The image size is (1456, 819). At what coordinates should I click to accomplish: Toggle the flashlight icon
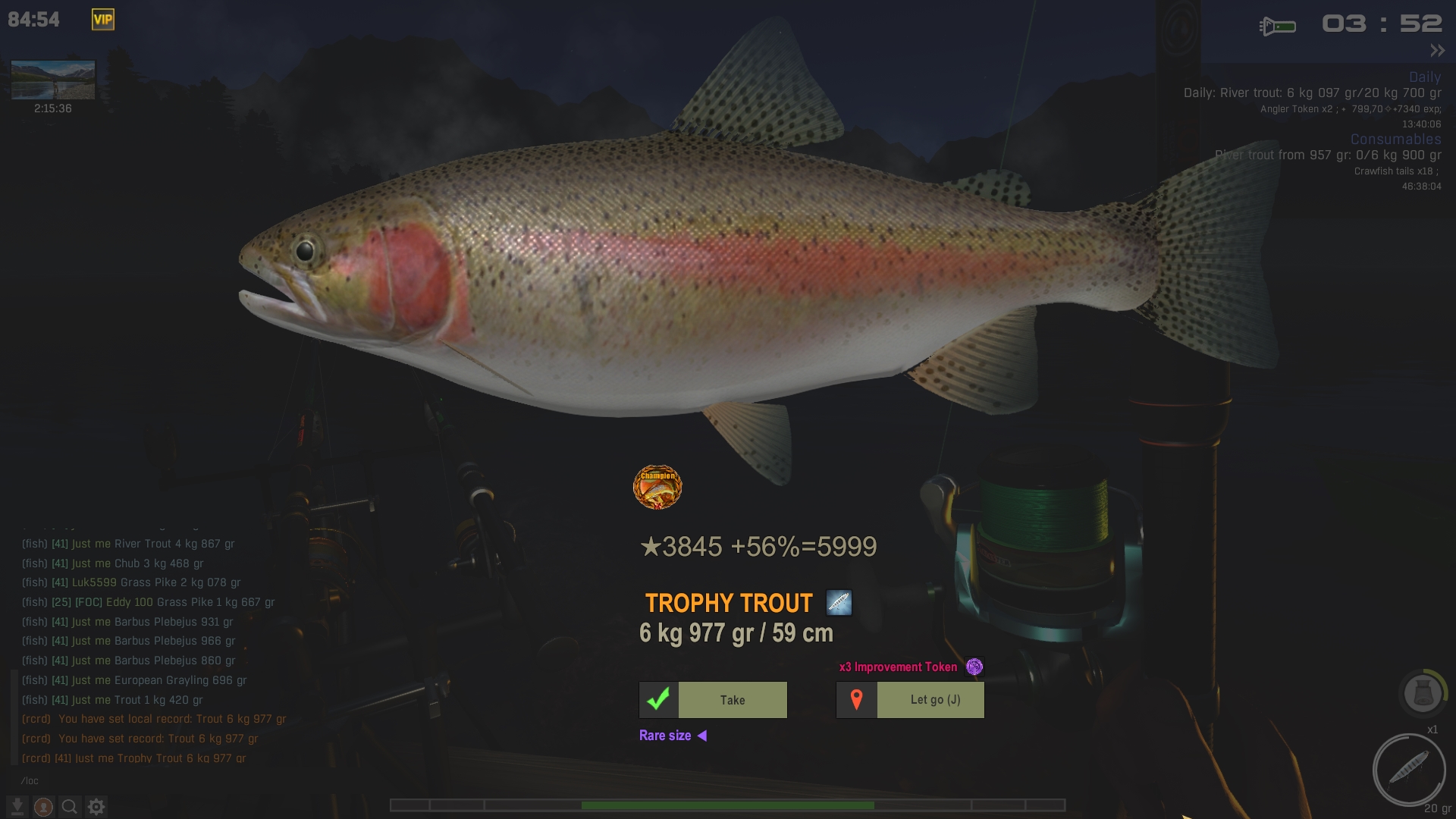pos(1278,27)
